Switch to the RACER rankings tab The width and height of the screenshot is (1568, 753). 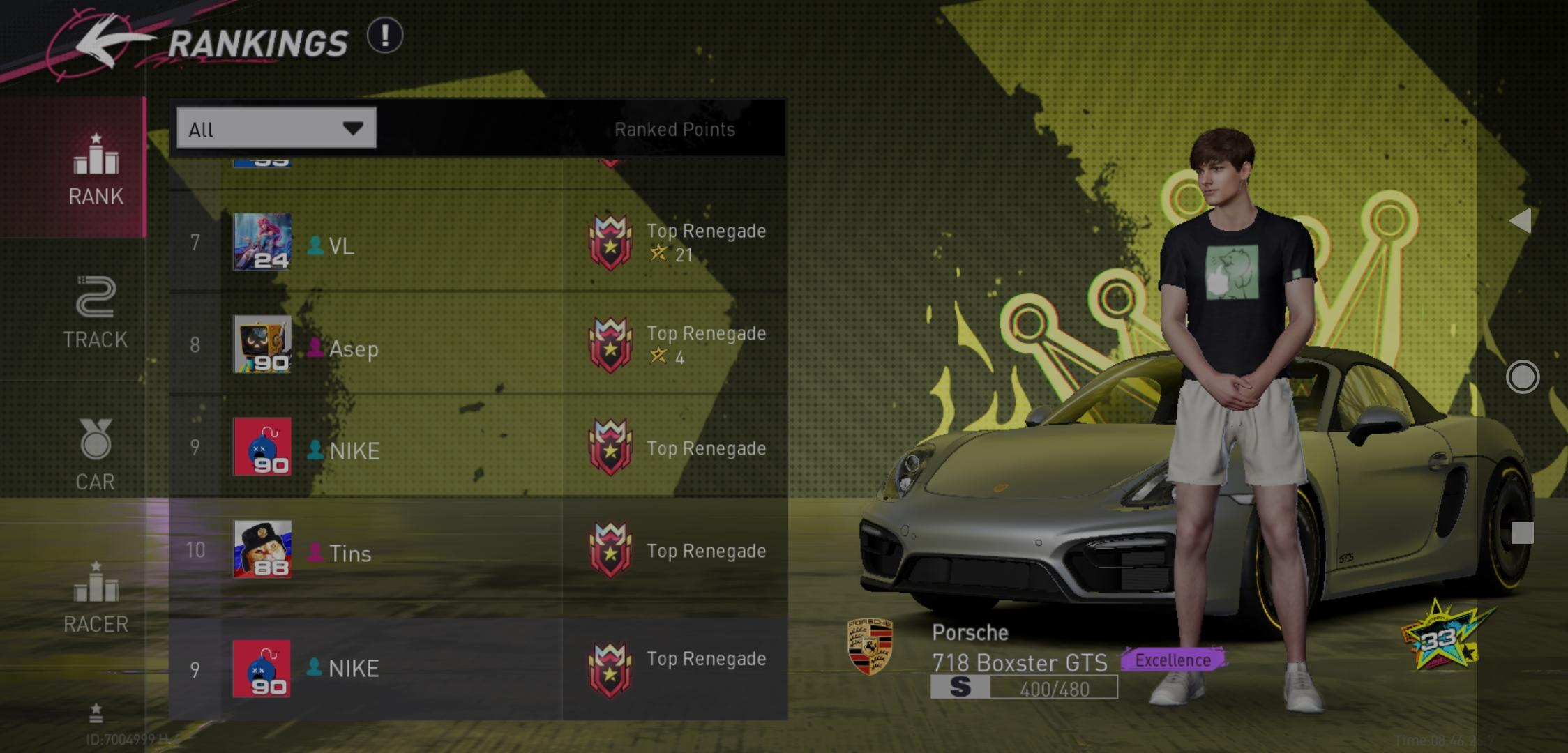(x=96, y=597)
